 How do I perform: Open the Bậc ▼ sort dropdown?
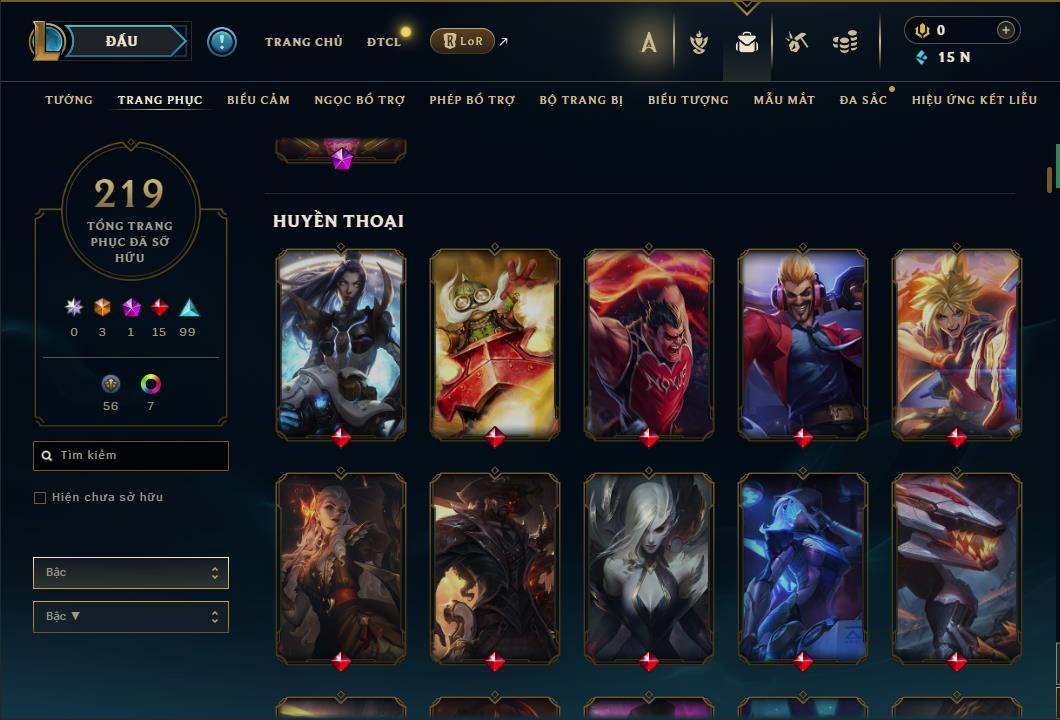pos(131,617)
